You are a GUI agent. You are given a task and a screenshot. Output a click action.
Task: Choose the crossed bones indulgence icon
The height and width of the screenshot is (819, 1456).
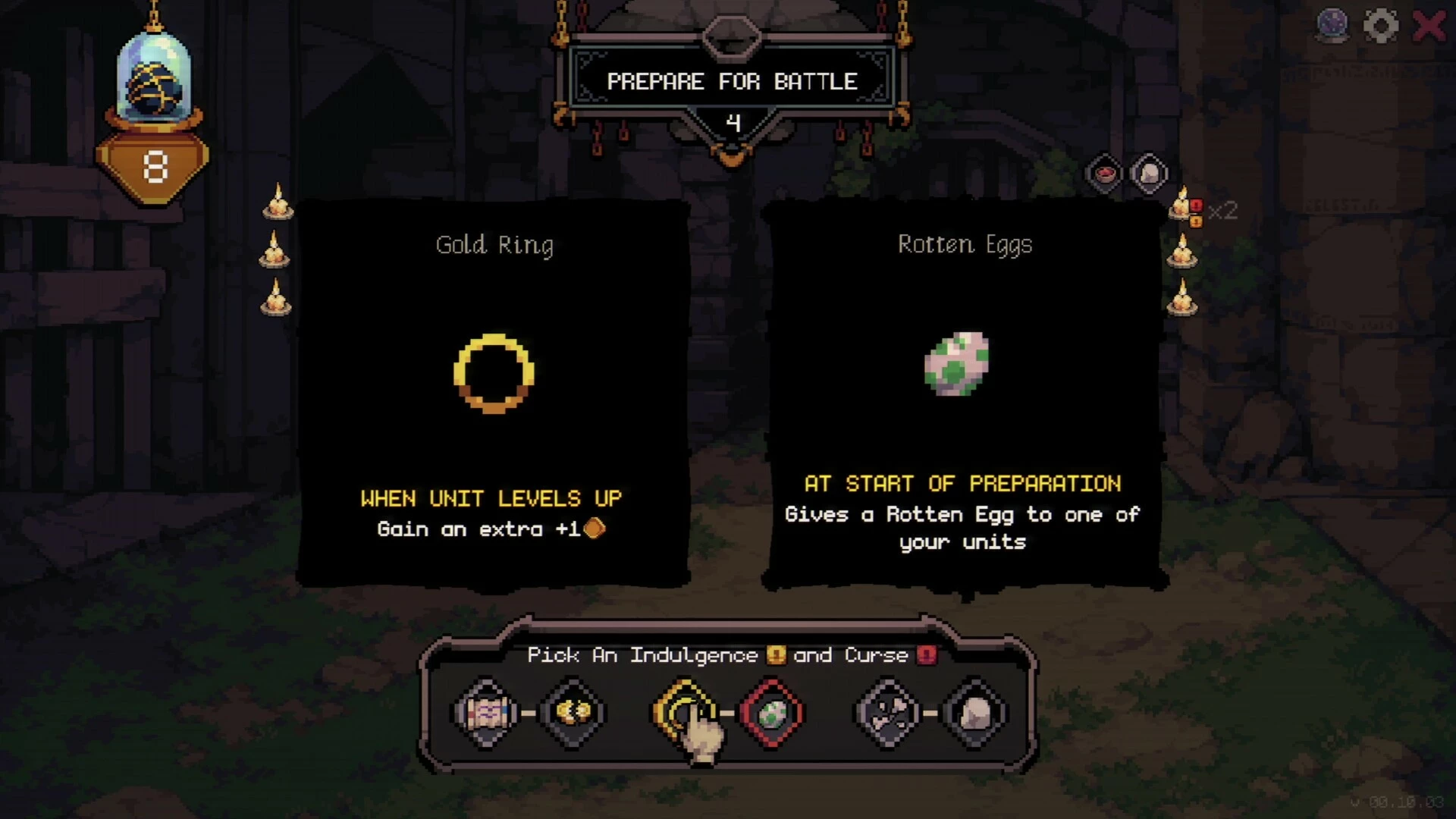pyautogui.click(x=888, y=713)
